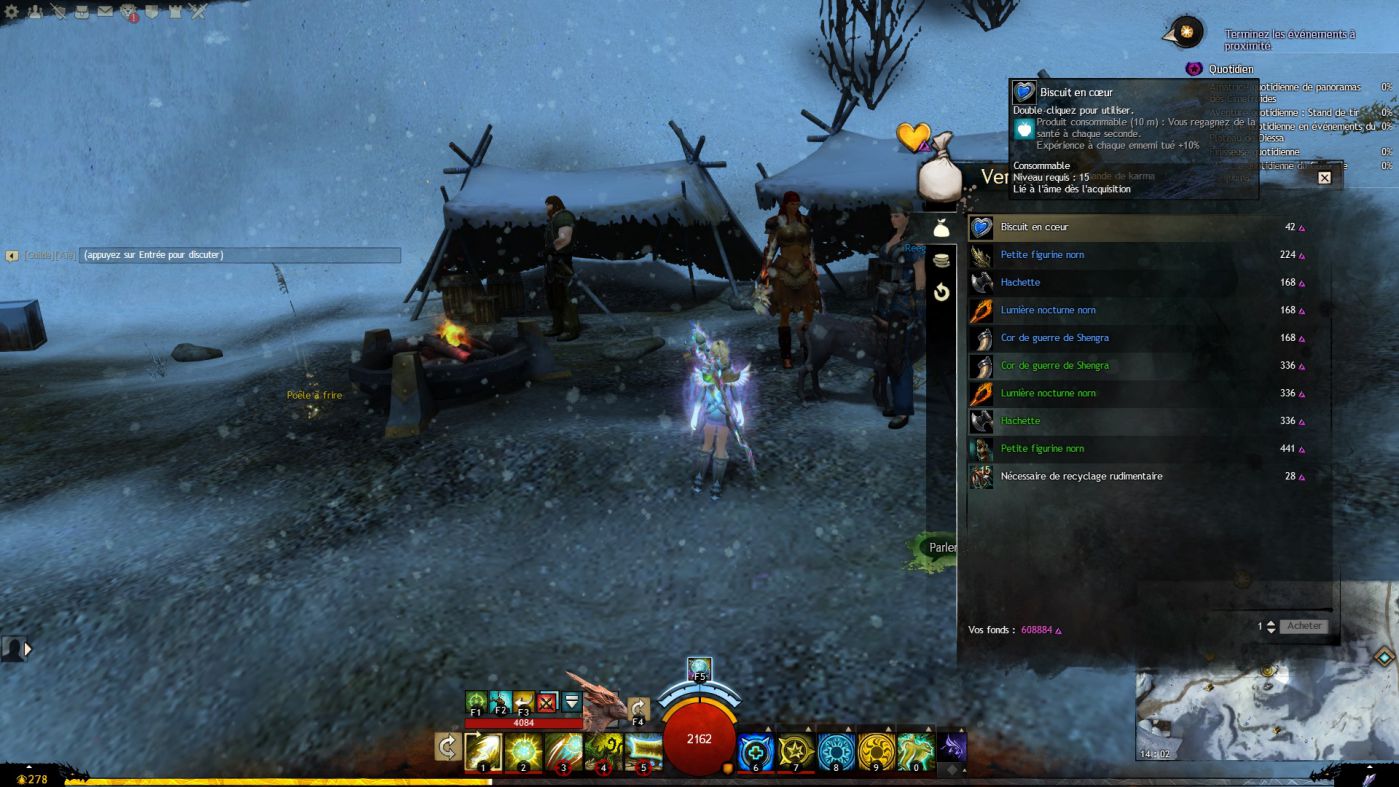Click the chat input field
Image resolution: width=1399 pixels, height=787 pixels.
(240, 255)
